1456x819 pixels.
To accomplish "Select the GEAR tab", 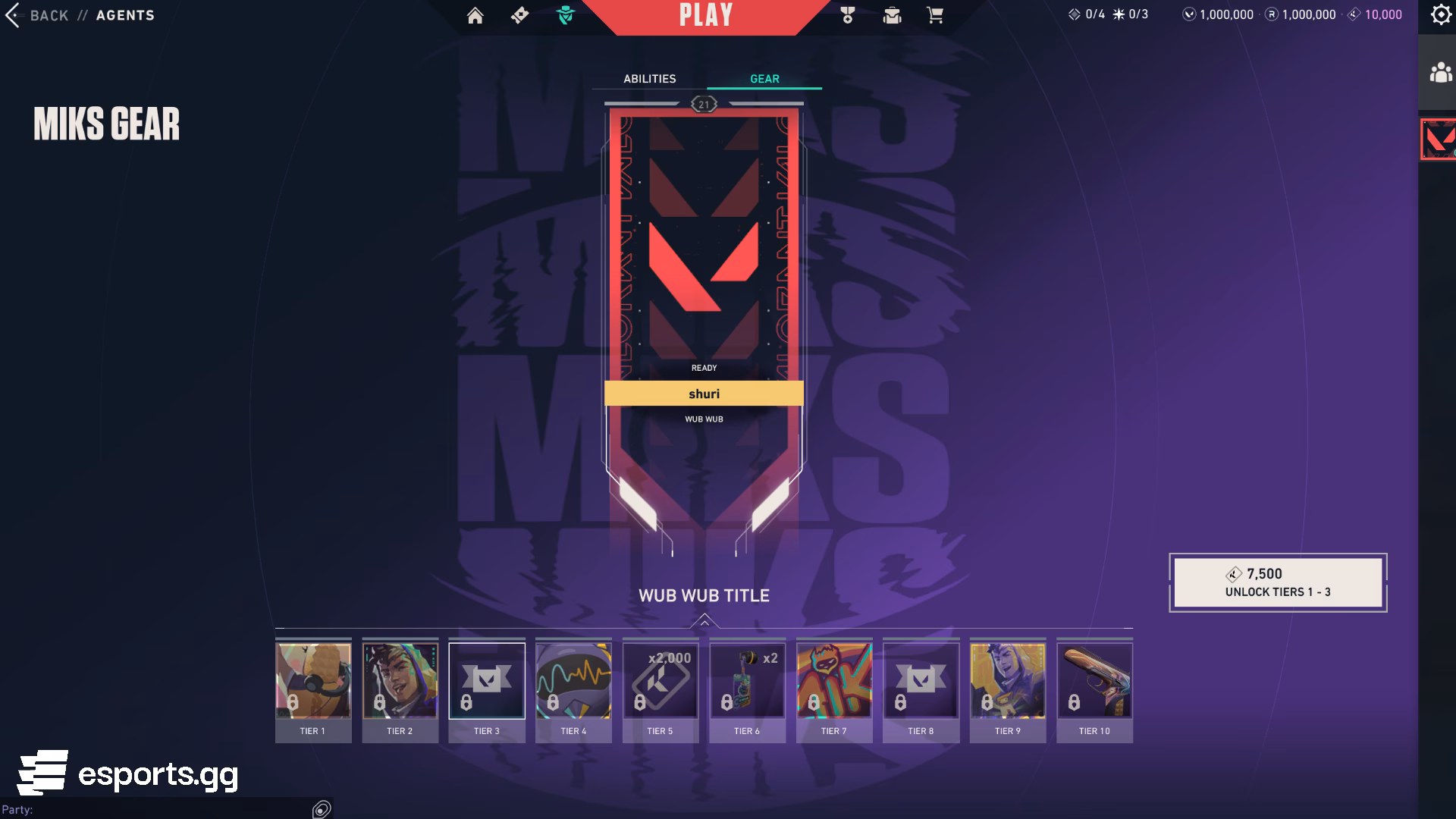I will point(764,78).
